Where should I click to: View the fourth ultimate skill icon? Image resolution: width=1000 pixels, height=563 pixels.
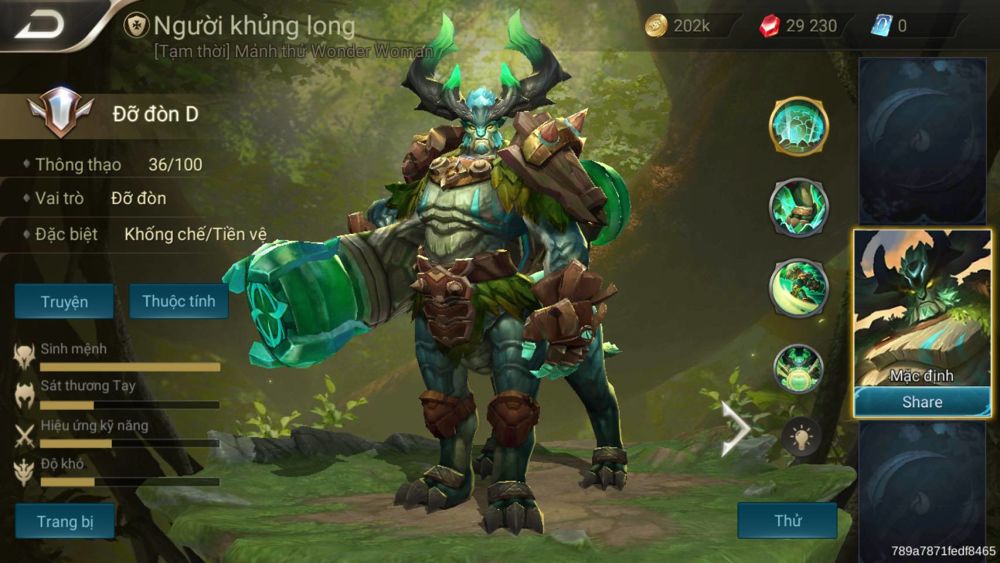pyautogui.click(x=798, y=367)
